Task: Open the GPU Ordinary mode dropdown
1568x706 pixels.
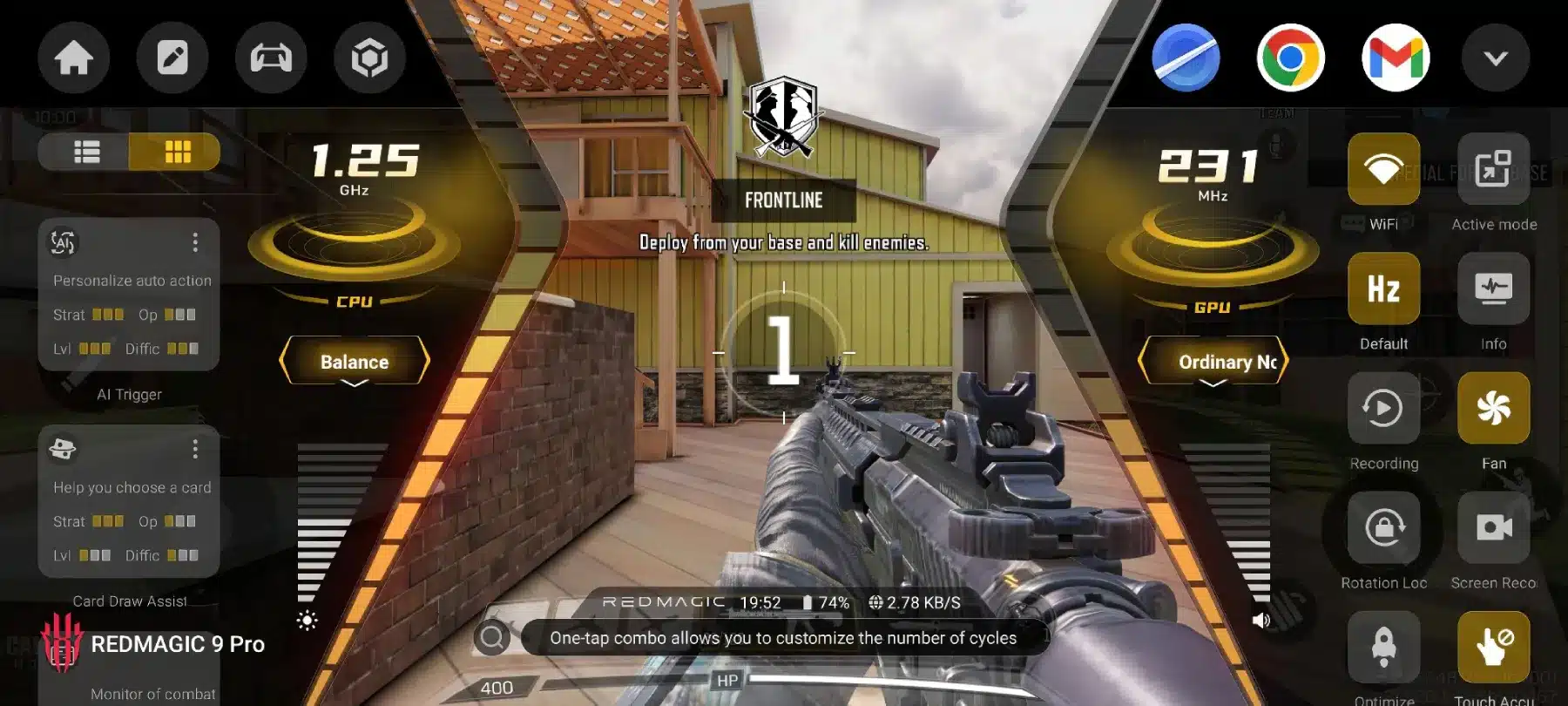Action: pyautogui.click(x=1213, y=362)
